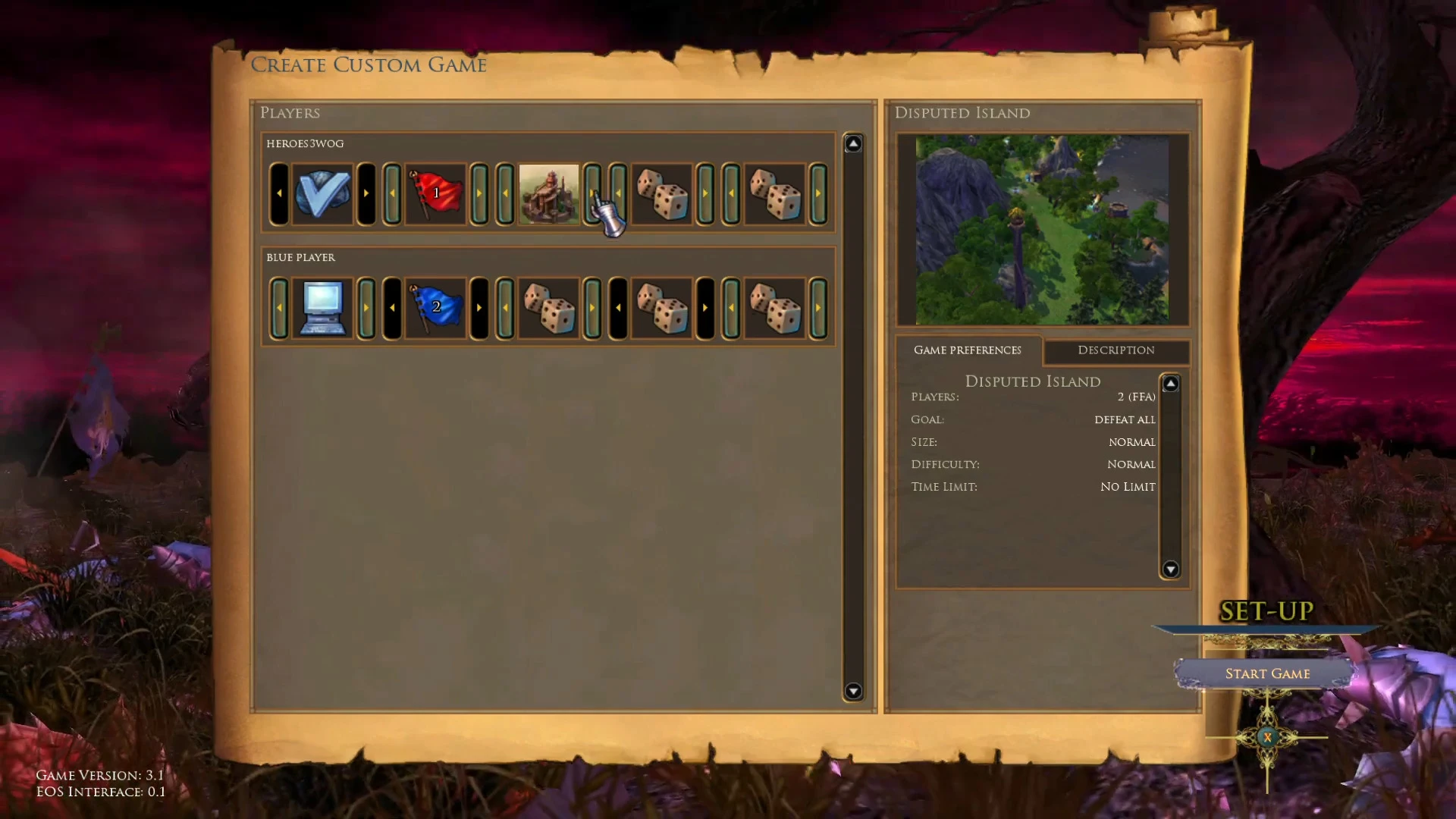Image resolution: width=1456 pixels, height=819 pixels.
Task: Toggle HEROES3WOG between human and computer player
Action: 366,193
